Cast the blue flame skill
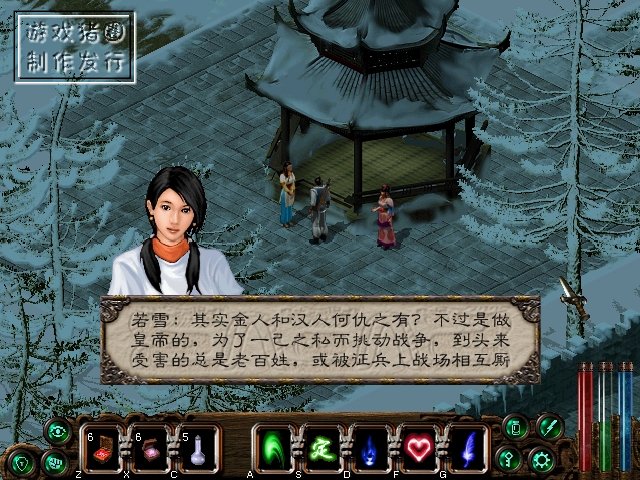The image size is (640, 480). pos(370,448)
